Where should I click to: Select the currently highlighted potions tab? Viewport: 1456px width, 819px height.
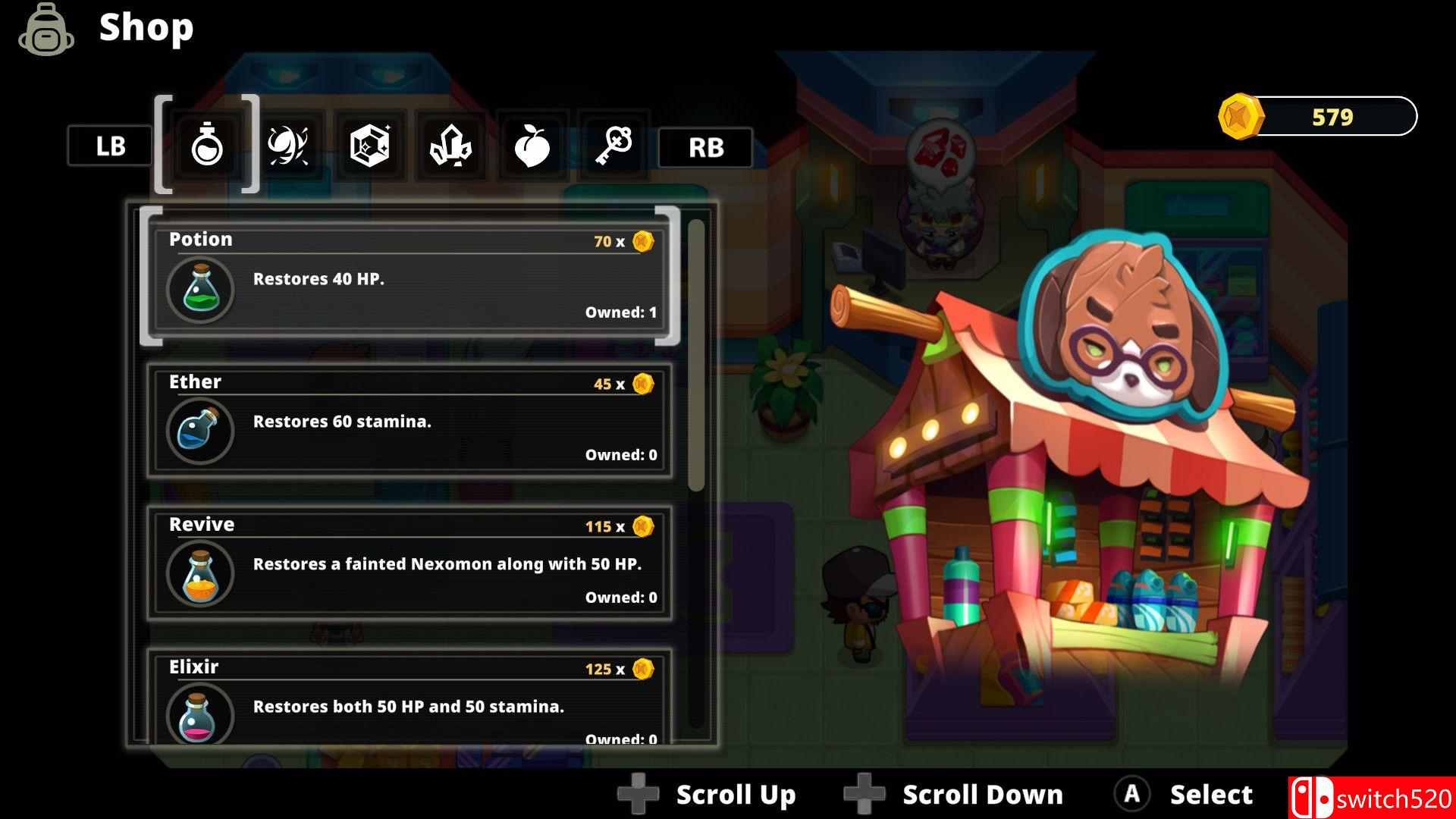pos(208,146)
